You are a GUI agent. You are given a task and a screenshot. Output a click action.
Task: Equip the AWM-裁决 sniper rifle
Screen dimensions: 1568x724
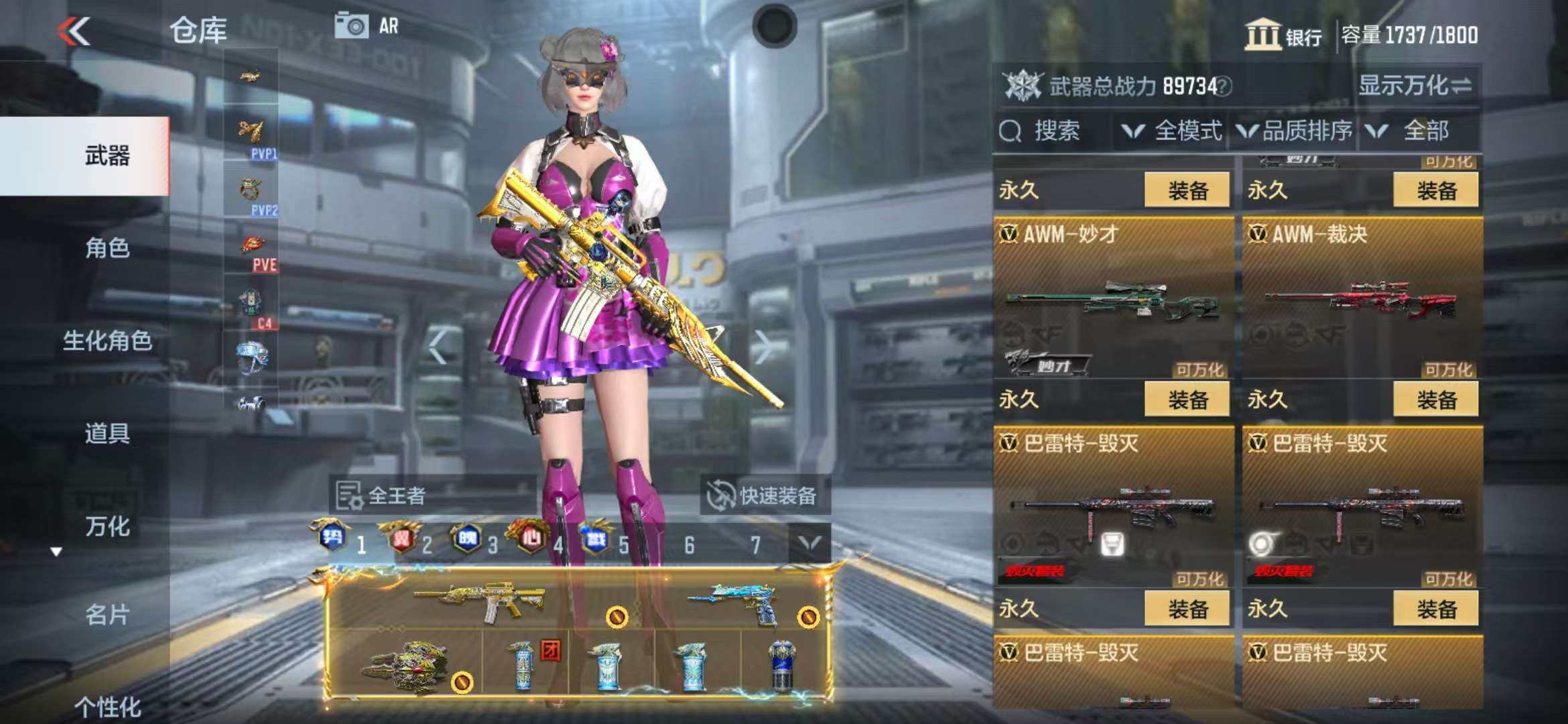pyautogui.click(x=1436, y=400)
